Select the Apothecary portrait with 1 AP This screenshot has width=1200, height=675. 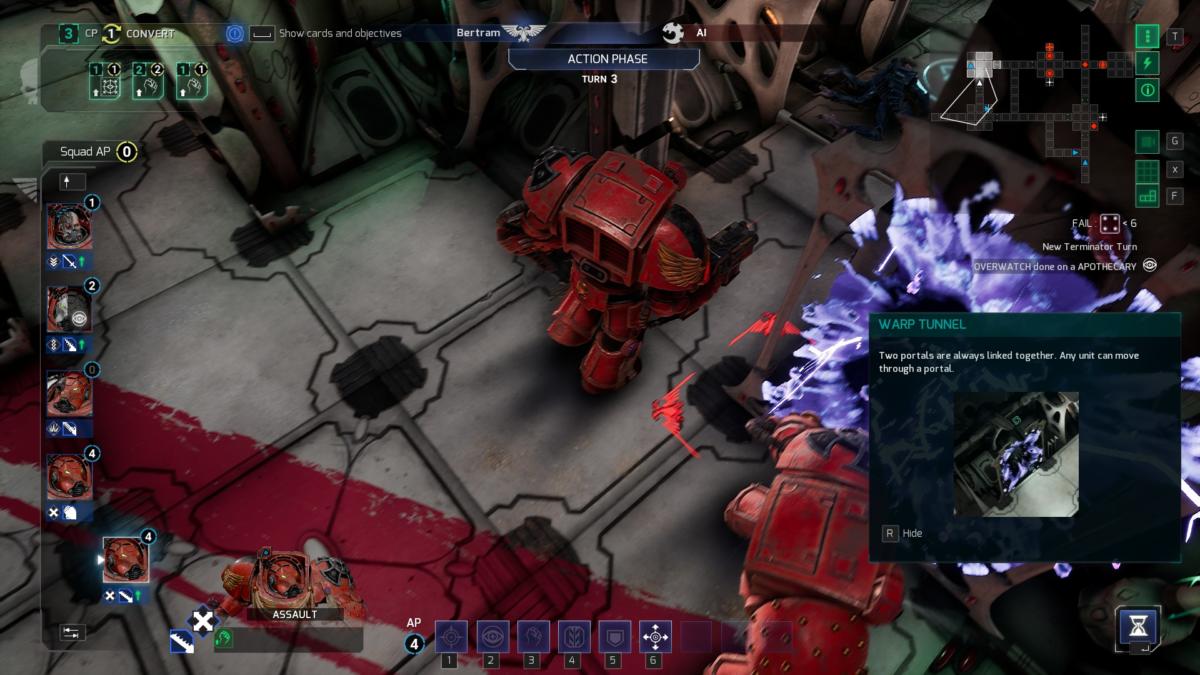[70, 226]
